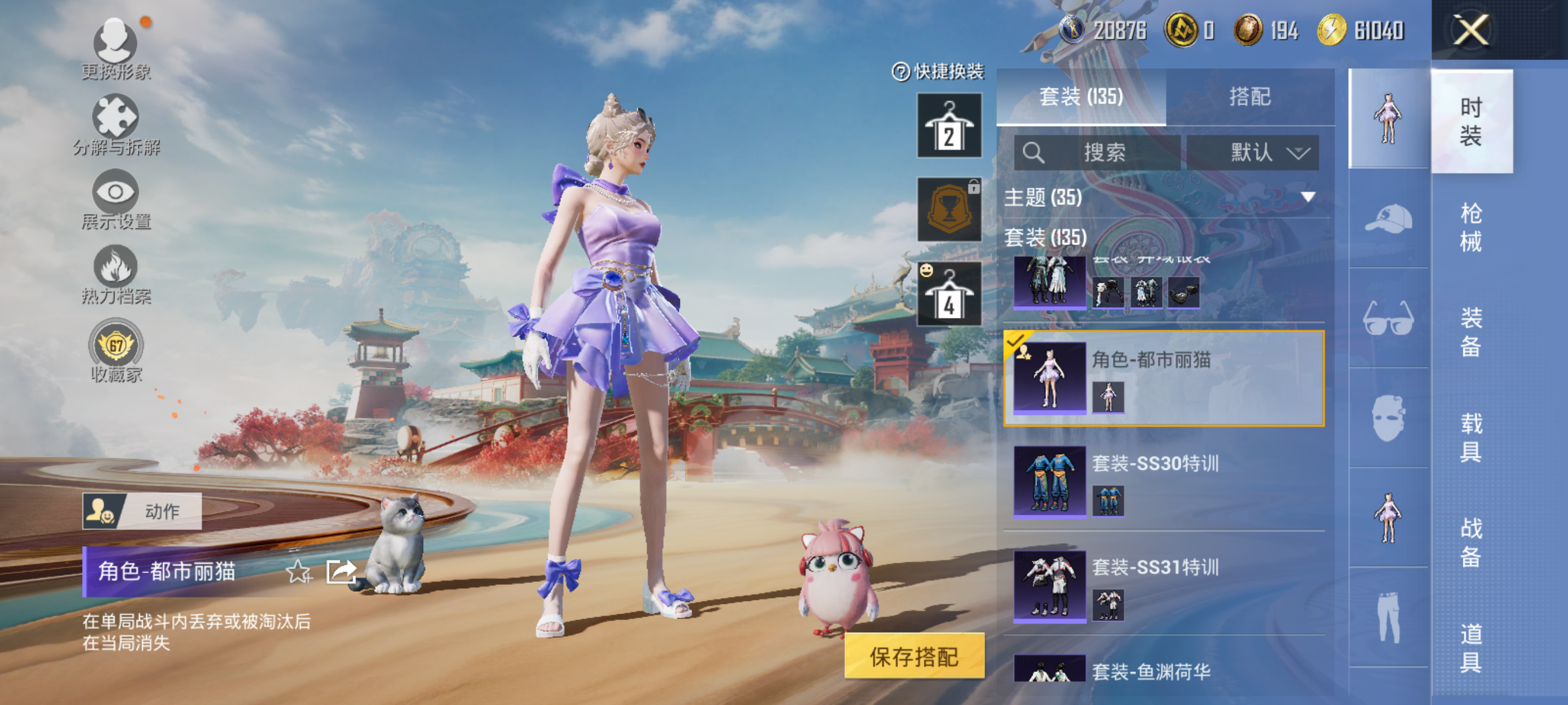
Task: Select the cap headwear category icon
Action: (x=1388, y=218)
